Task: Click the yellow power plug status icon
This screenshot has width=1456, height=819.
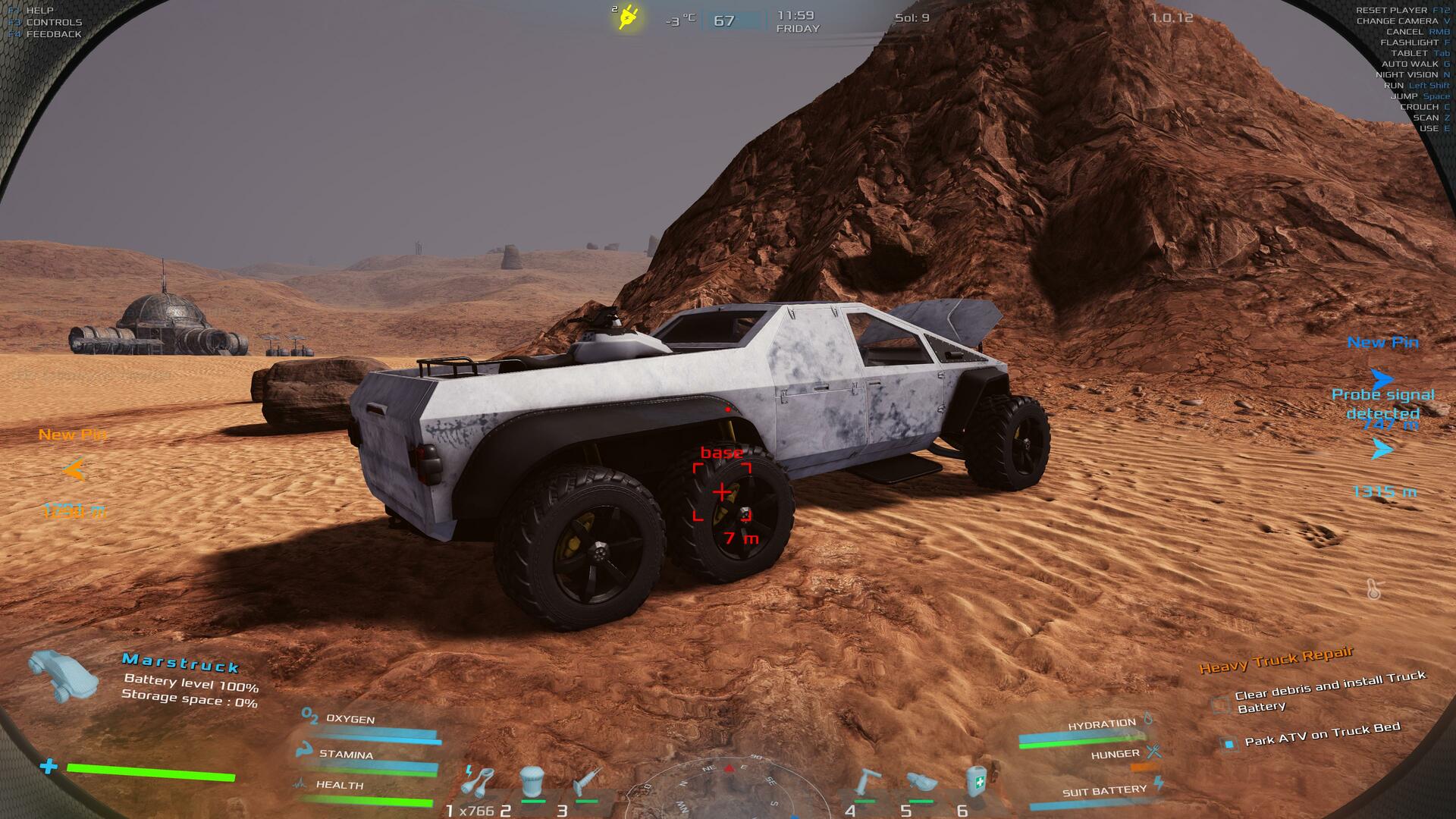Action: click(x=627, y=17)
